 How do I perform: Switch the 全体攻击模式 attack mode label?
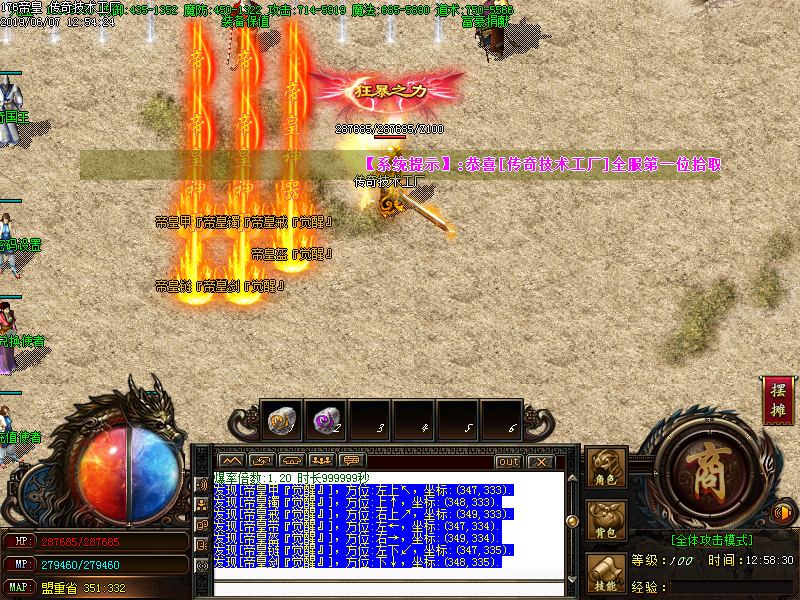tap(711, 539)
